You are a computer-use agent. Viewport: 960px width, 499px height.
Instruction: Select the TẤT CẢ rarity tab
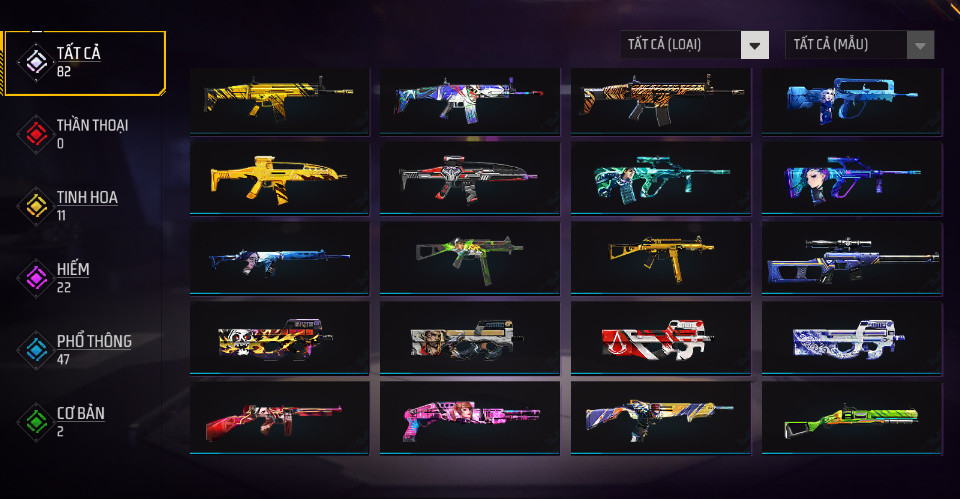[84, 62]
